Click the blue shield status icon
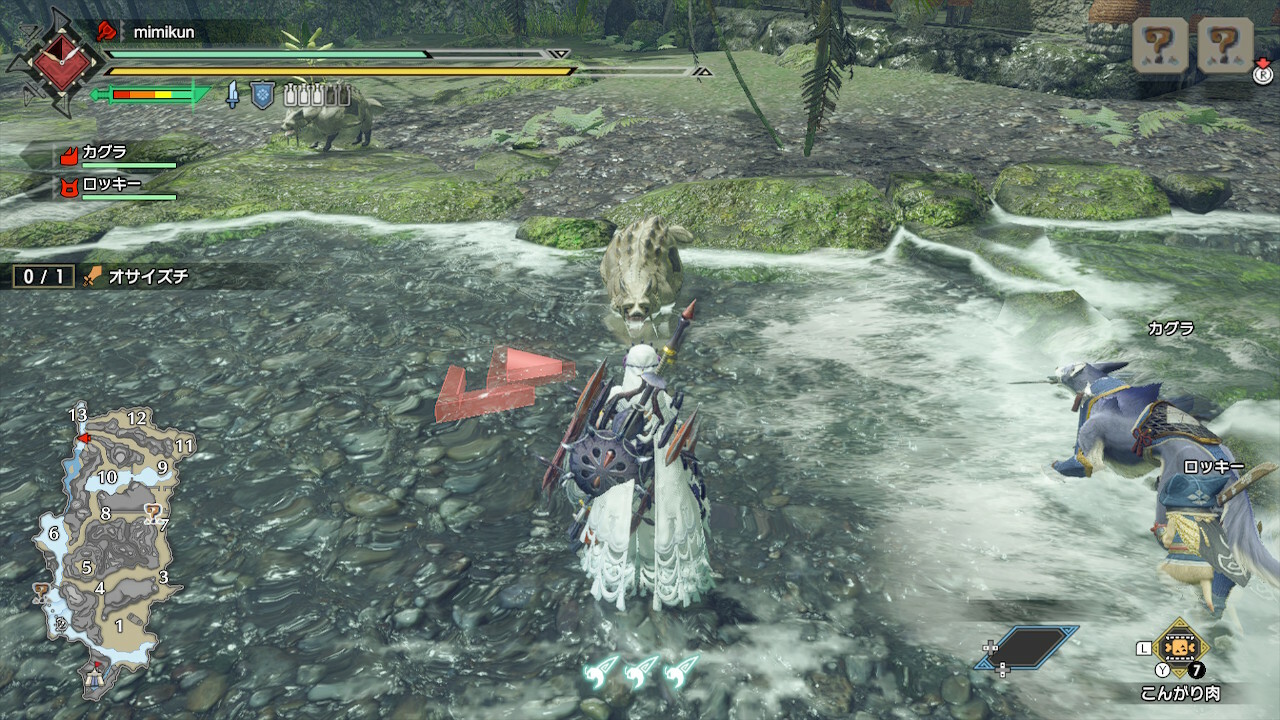Screen dimensions: 1280x720 tap(262, 95)
